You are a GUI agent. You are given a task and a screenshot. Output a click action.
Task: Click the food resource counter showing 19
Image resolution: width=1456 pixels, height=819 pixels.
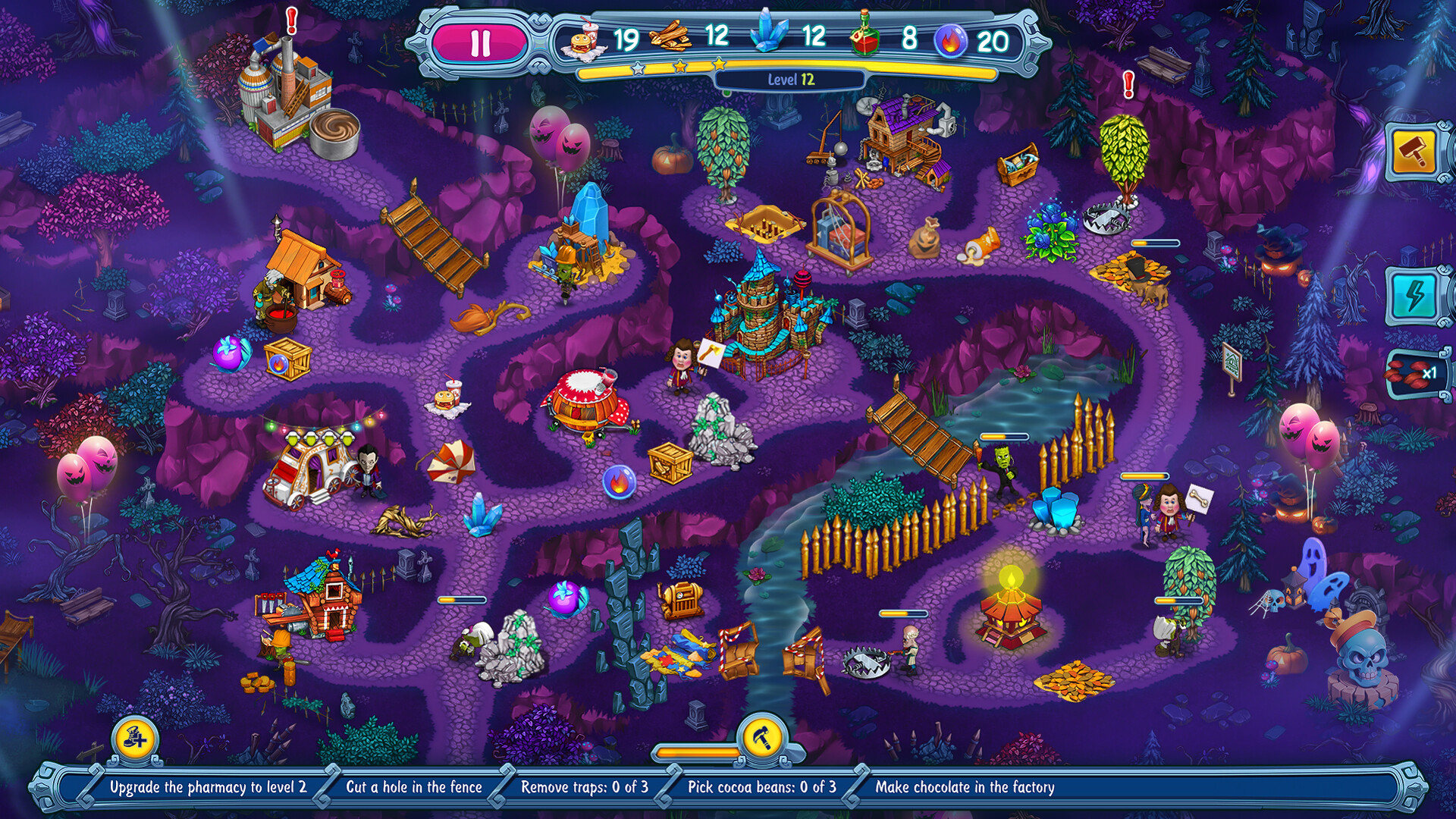[x=610, y=36]
